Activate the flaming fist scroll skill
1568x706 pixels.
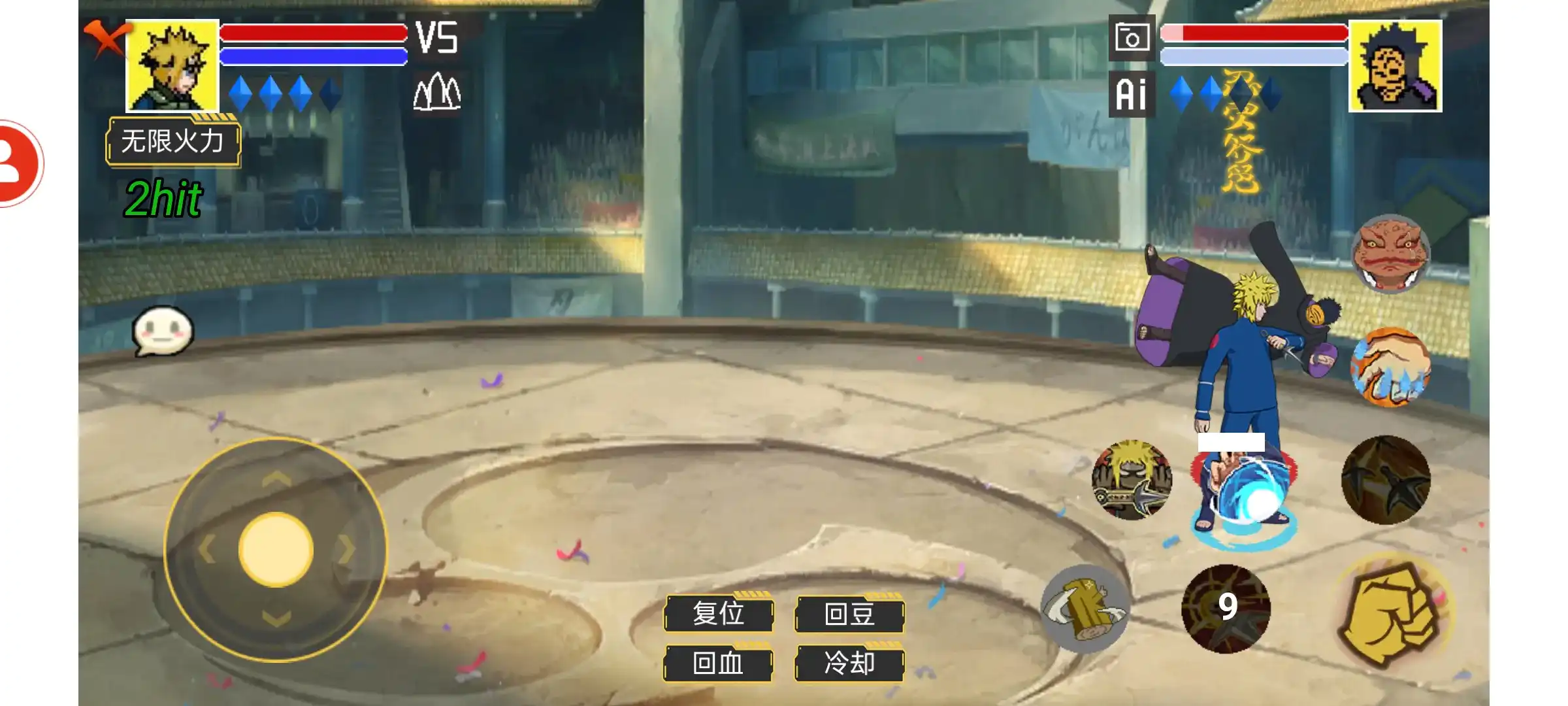point(1390,367)
